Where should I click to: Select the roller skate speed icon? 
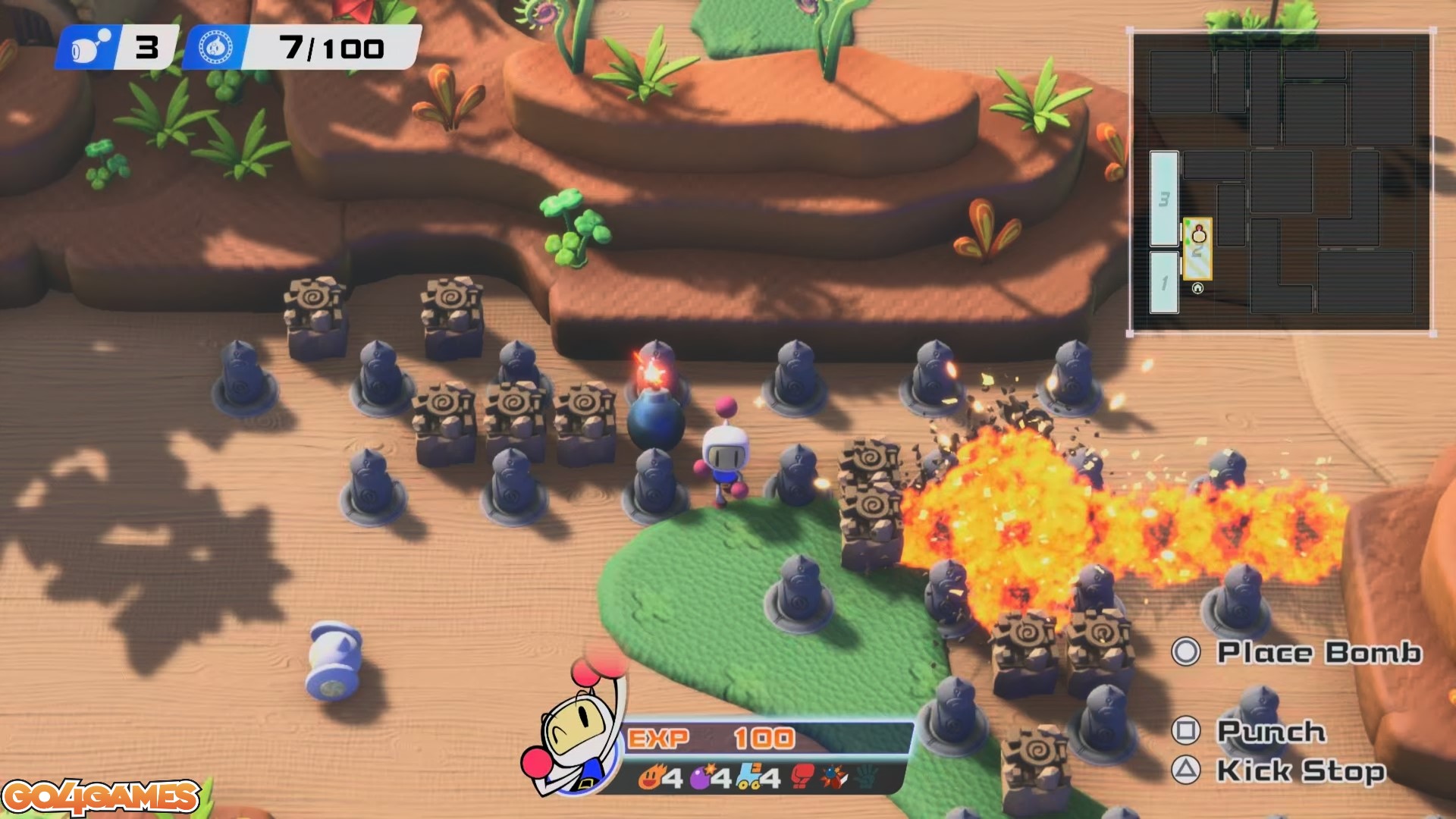pyautogui.click(x=750, y=777)
